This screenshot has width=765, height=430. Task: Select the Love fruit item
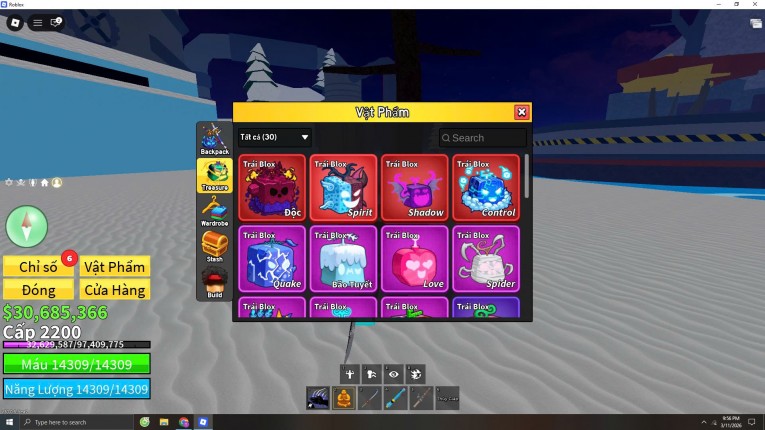point(414,258)
